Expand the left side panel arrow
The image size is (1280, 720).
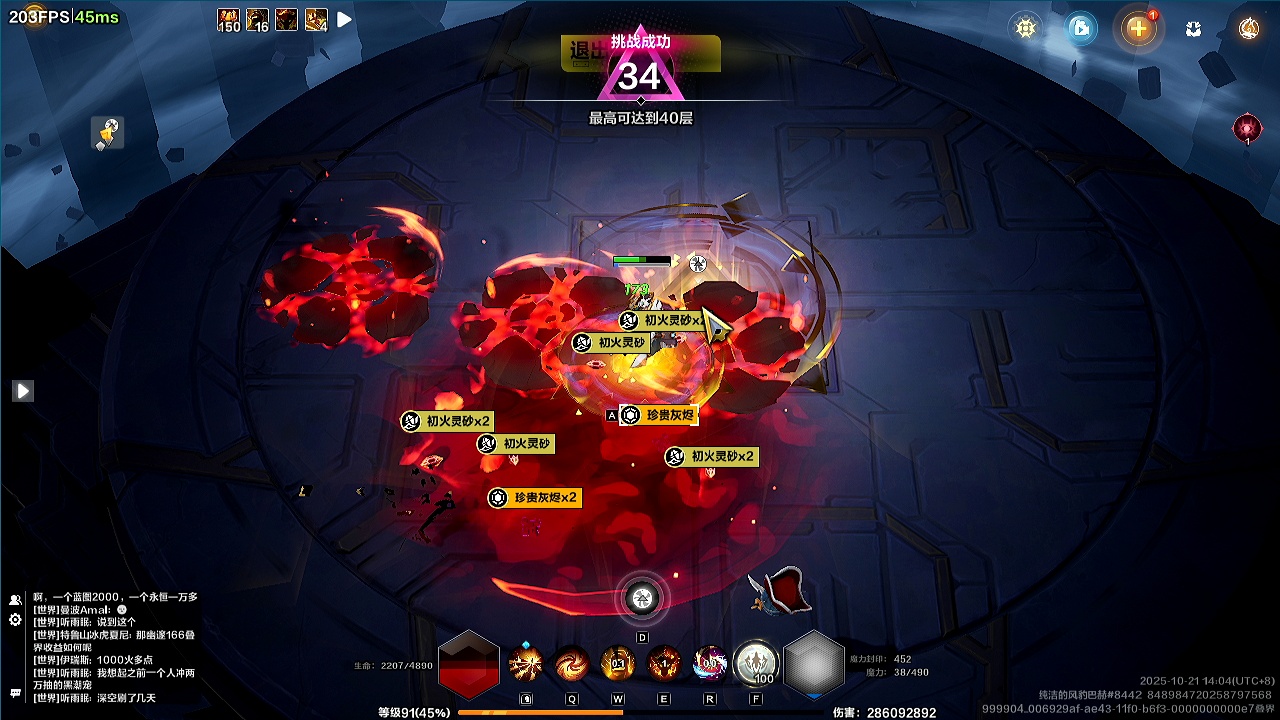click(23, 391)
